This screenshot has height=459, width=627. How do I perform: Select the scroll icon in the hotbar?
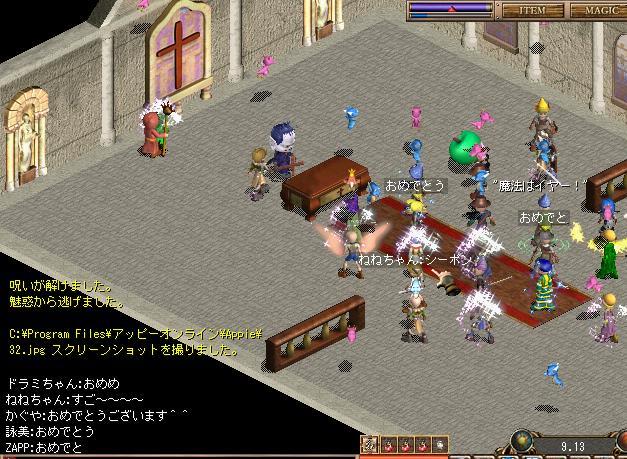coord(369,444)
